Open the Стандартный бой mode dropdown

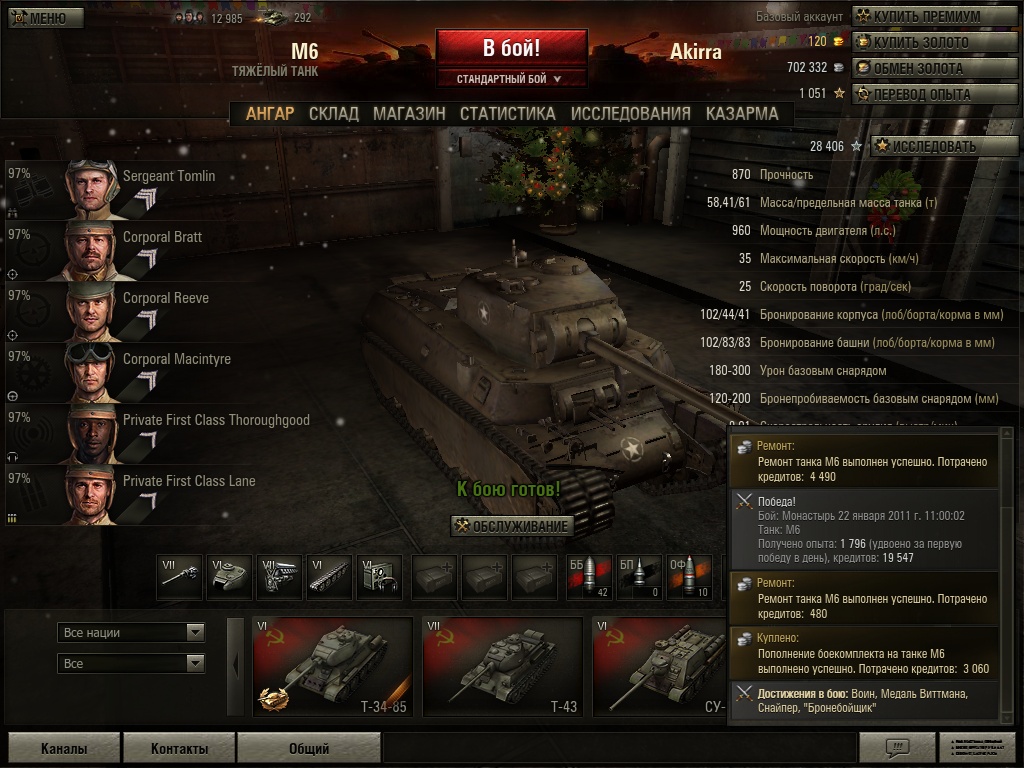coord(511,79)
